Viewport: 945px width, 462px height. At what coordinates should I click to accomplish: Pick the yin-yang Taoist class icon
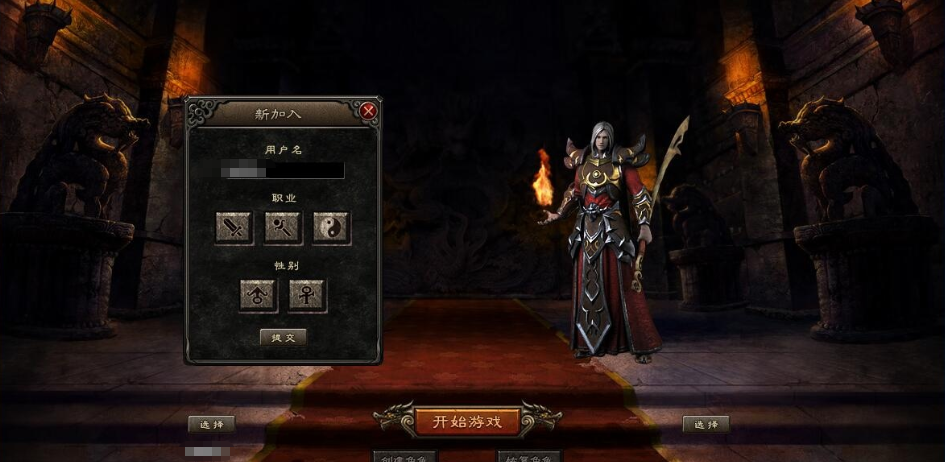tap(331, 228)
